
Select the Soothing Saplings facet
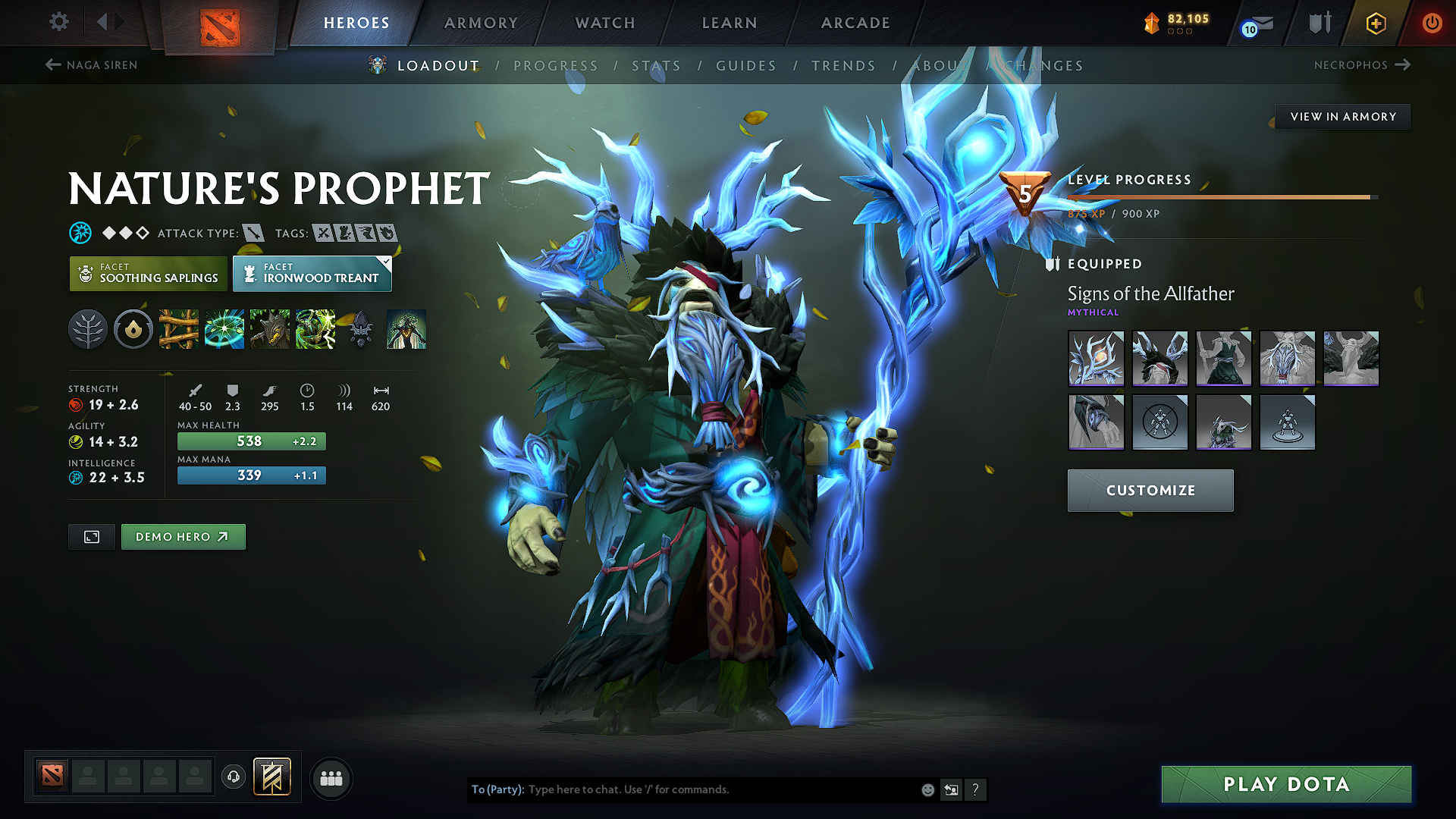tap(148, 273)
